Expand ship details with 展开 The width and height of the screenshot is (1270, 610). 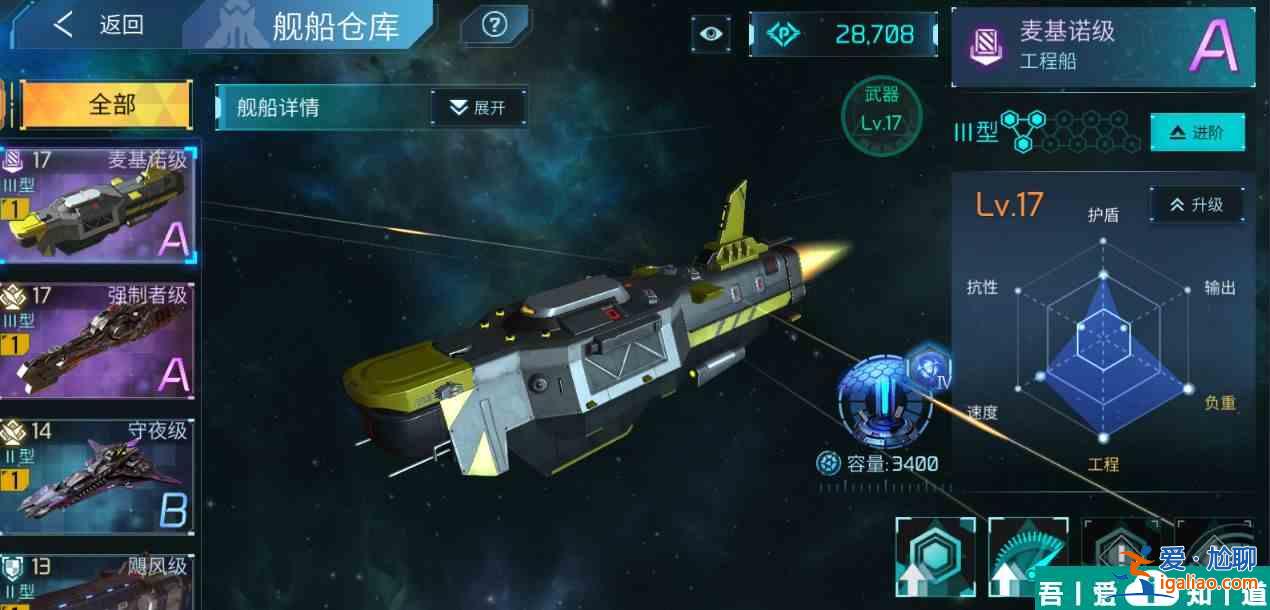click(x=478, y=107)
